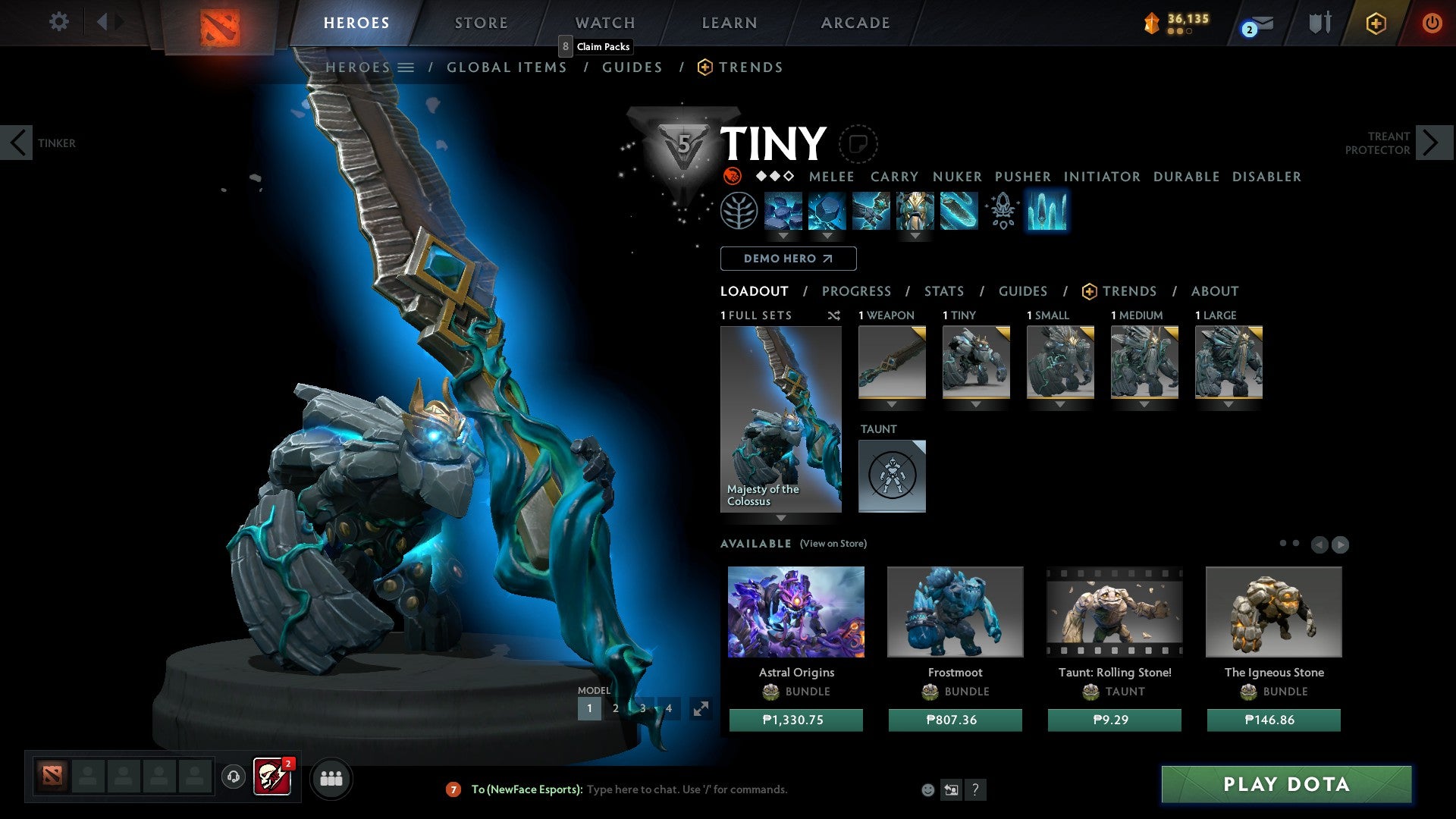Open the settings gear icon
This screenshot has height=819, width=1456.
(x=58, y=22)
